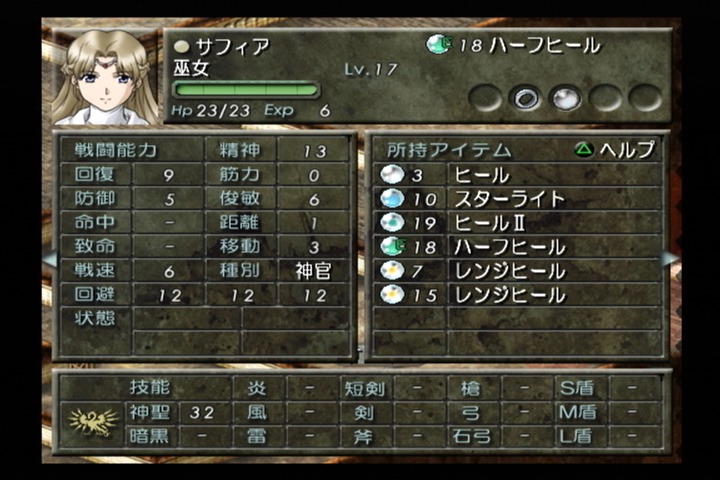The width and height of the screenshot is (720, 480).
Task: Select the equipped white orb slot
Action: click(566, 97)
